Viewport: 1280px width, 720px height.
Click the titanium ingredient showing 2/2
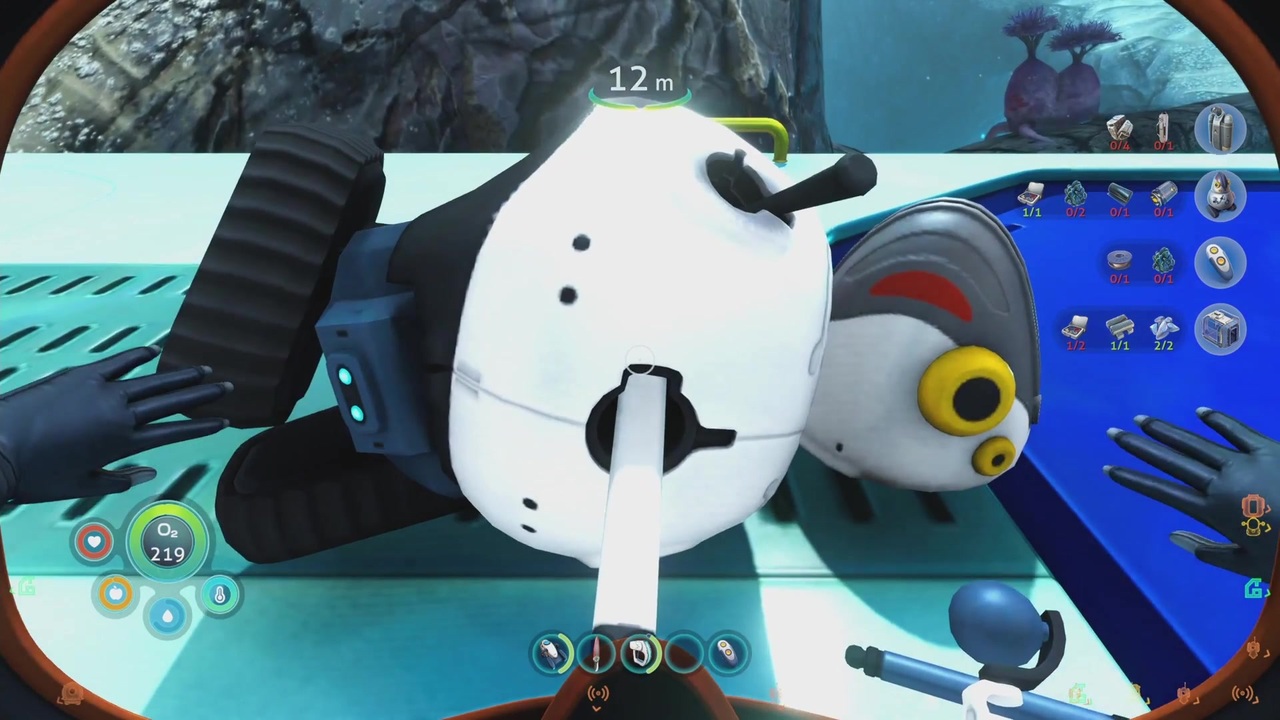click(x=1163, y=327)
